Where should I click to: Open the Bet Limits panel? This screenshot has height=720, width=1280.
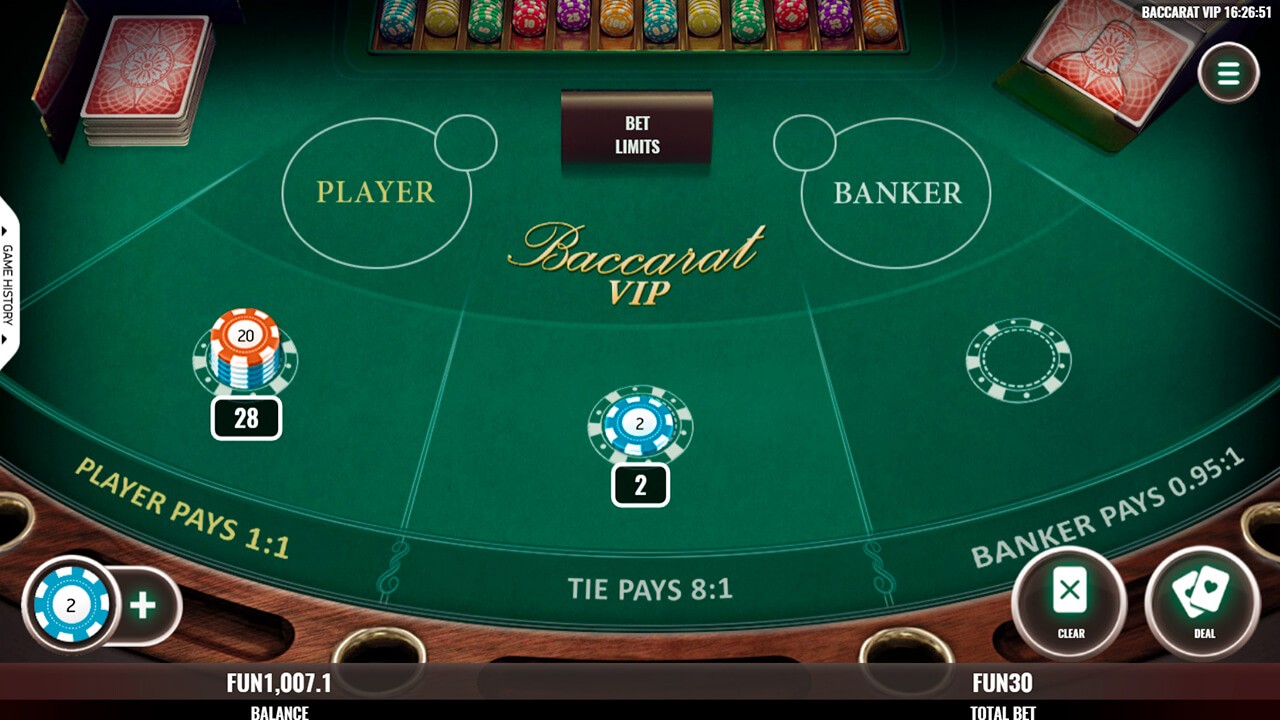pyautogui.click(x=638, y=133)
